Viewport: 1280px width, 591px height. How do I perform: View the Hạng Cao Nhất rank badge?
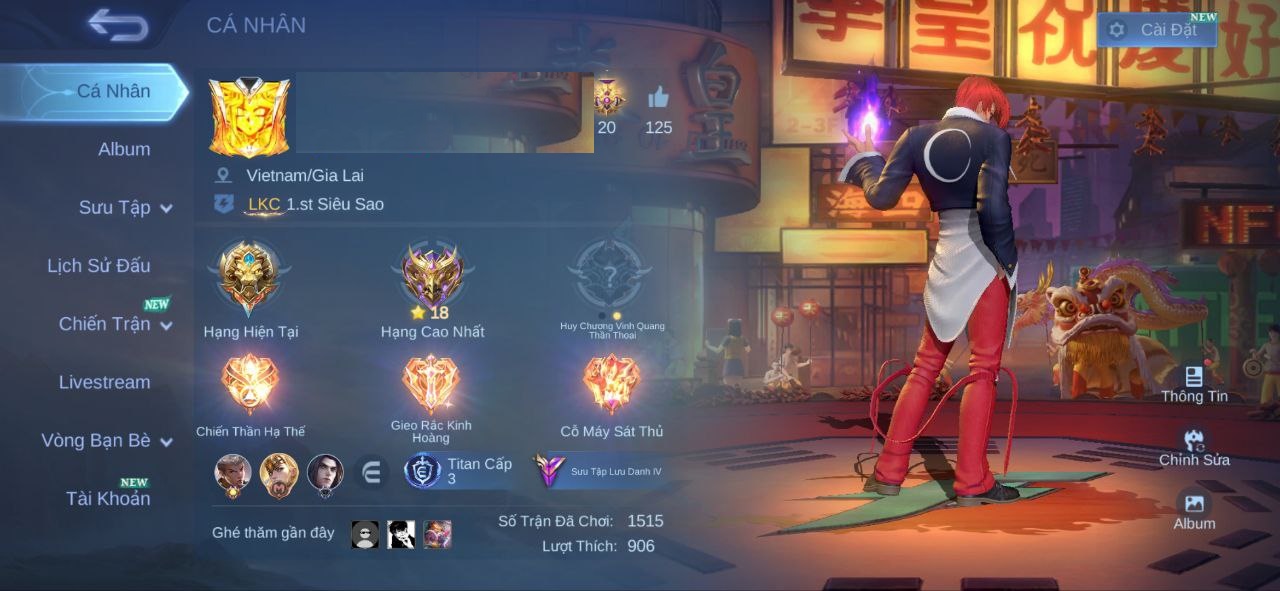click(432, 275)
